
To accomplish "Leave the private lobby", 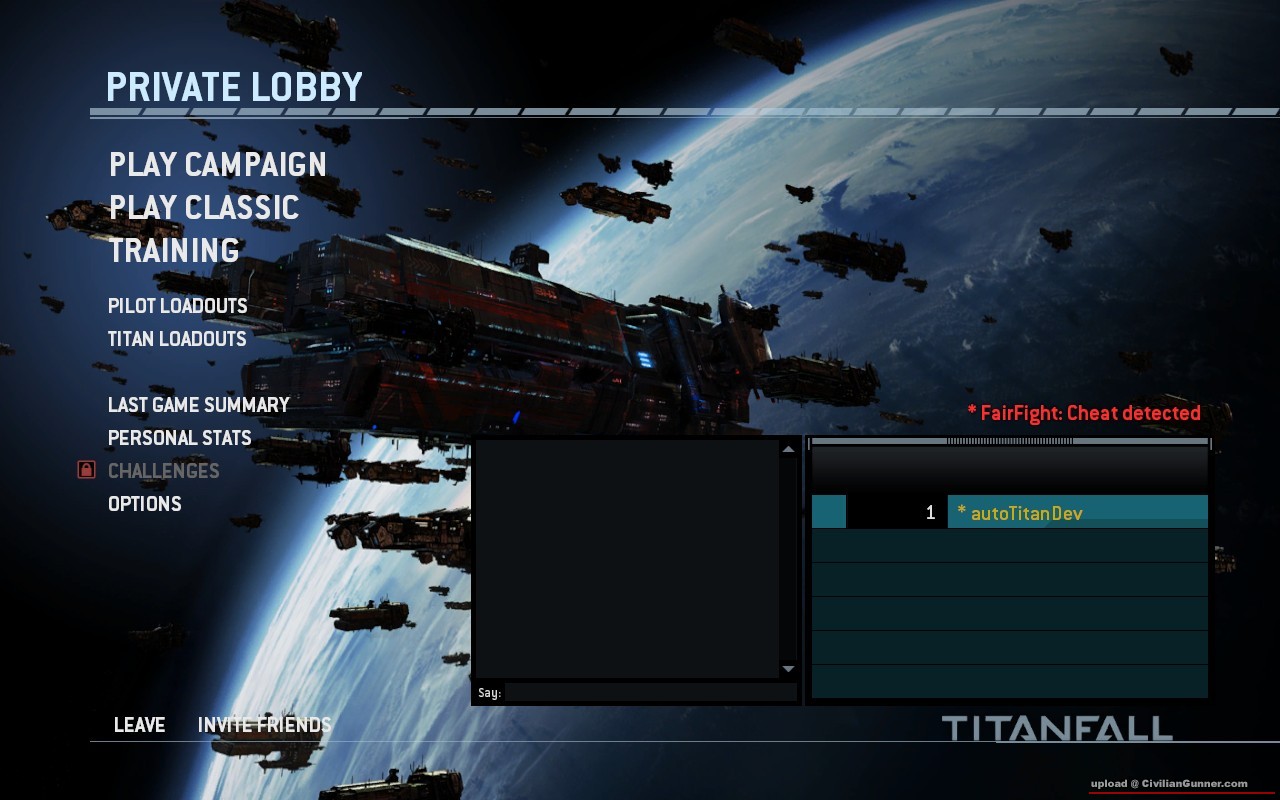I will coord(139,725).
